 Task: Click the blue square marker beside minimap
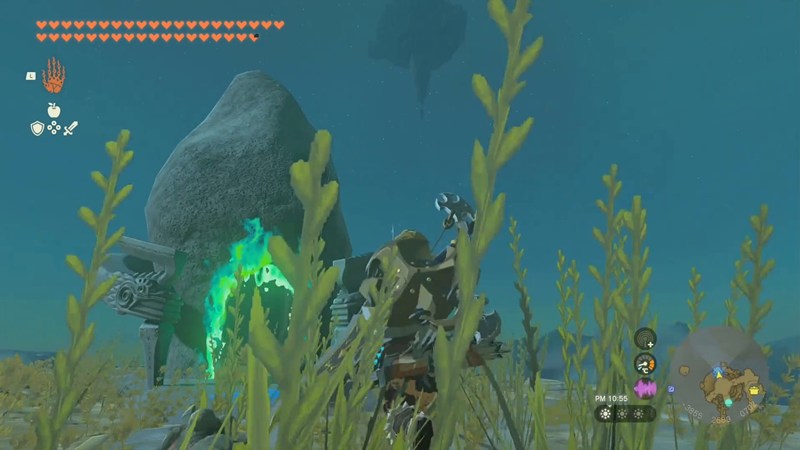tap(672, 388)
